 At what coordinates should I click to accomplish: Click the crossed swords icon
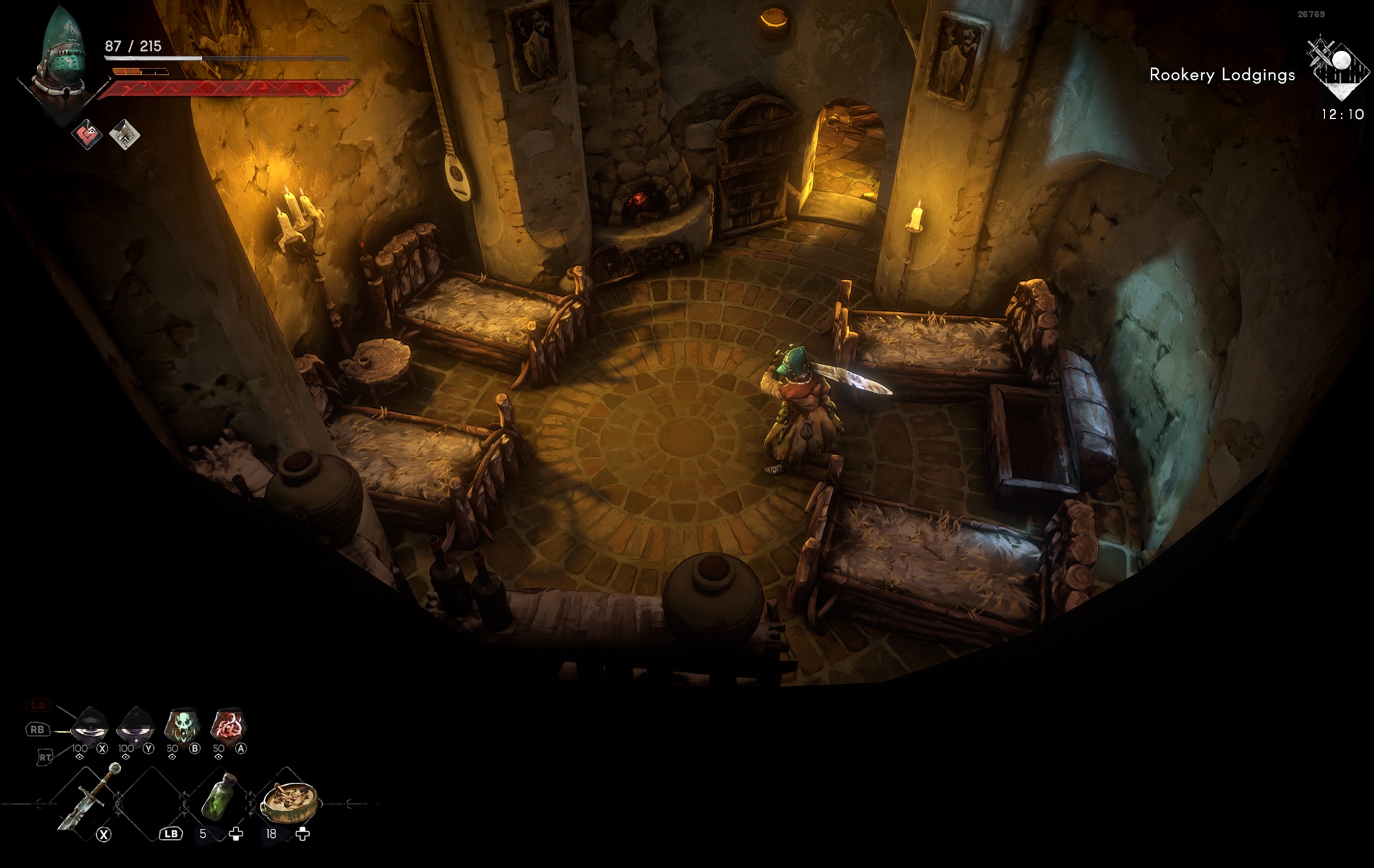click(1320, 53)
